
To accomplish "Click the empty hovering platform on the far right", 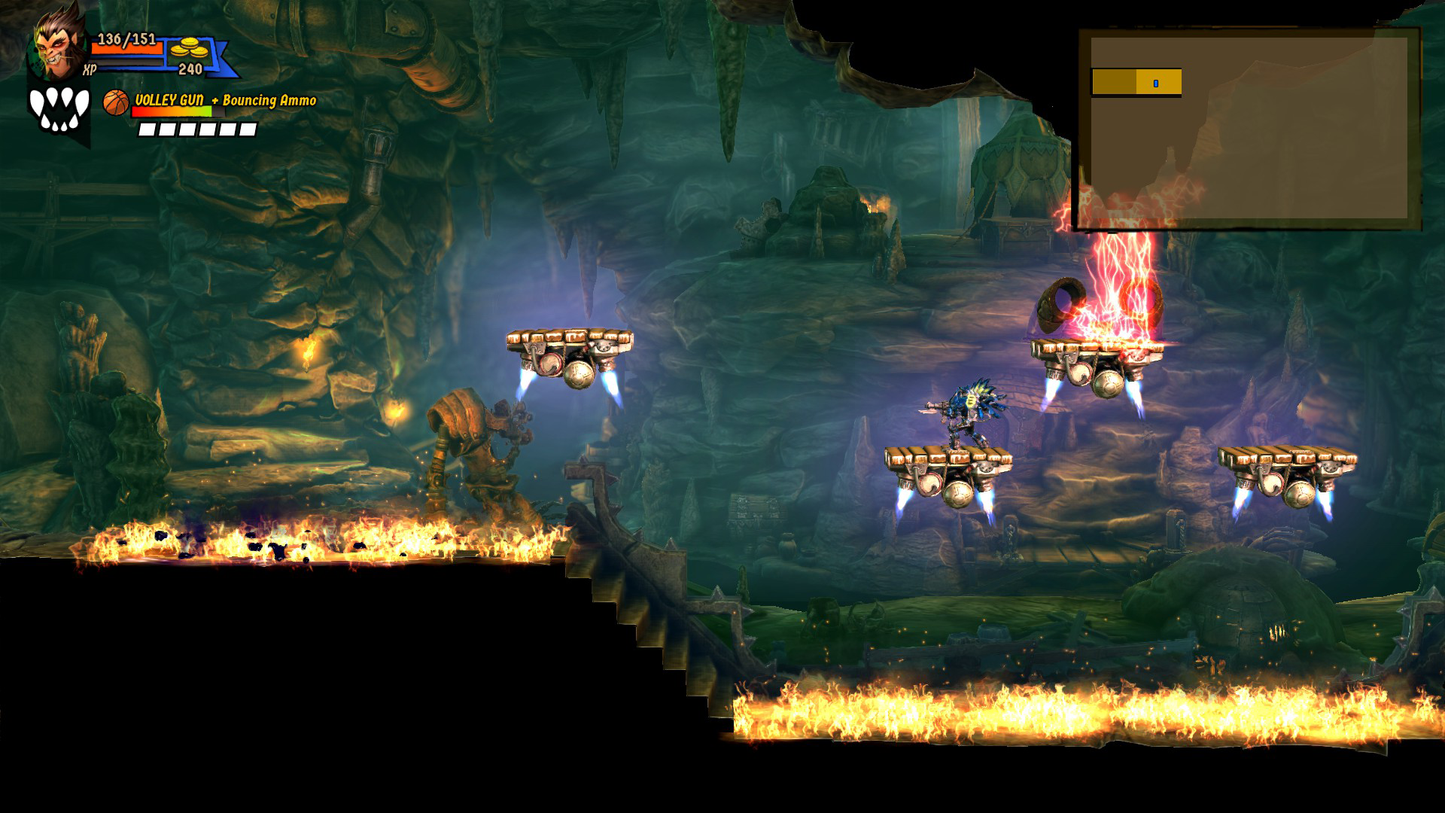I will pos(1290,460).
